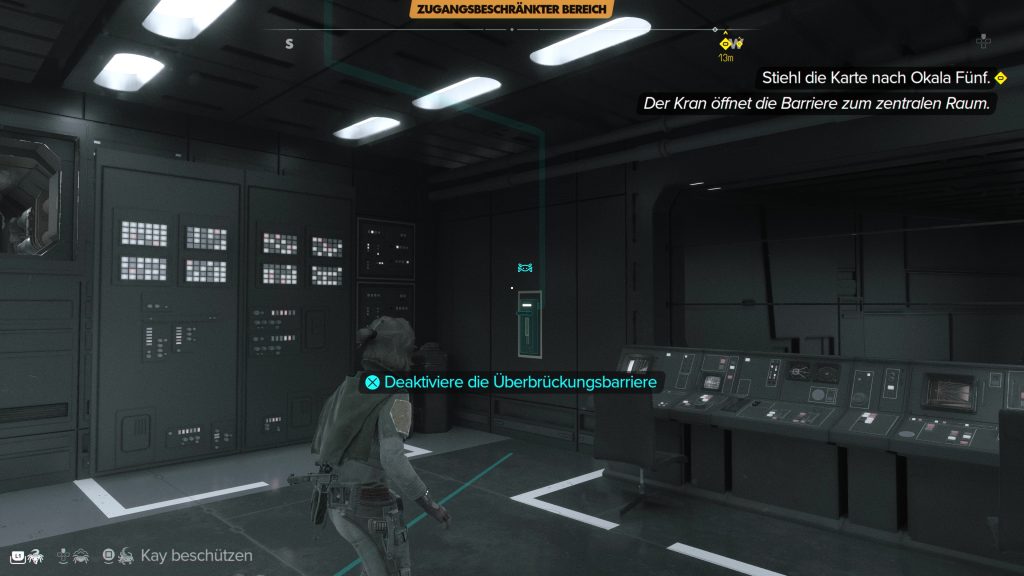This screenshot has height=576, width=1024.
Task: Choose the middle Nix command icon
Action: pos(73,555)
